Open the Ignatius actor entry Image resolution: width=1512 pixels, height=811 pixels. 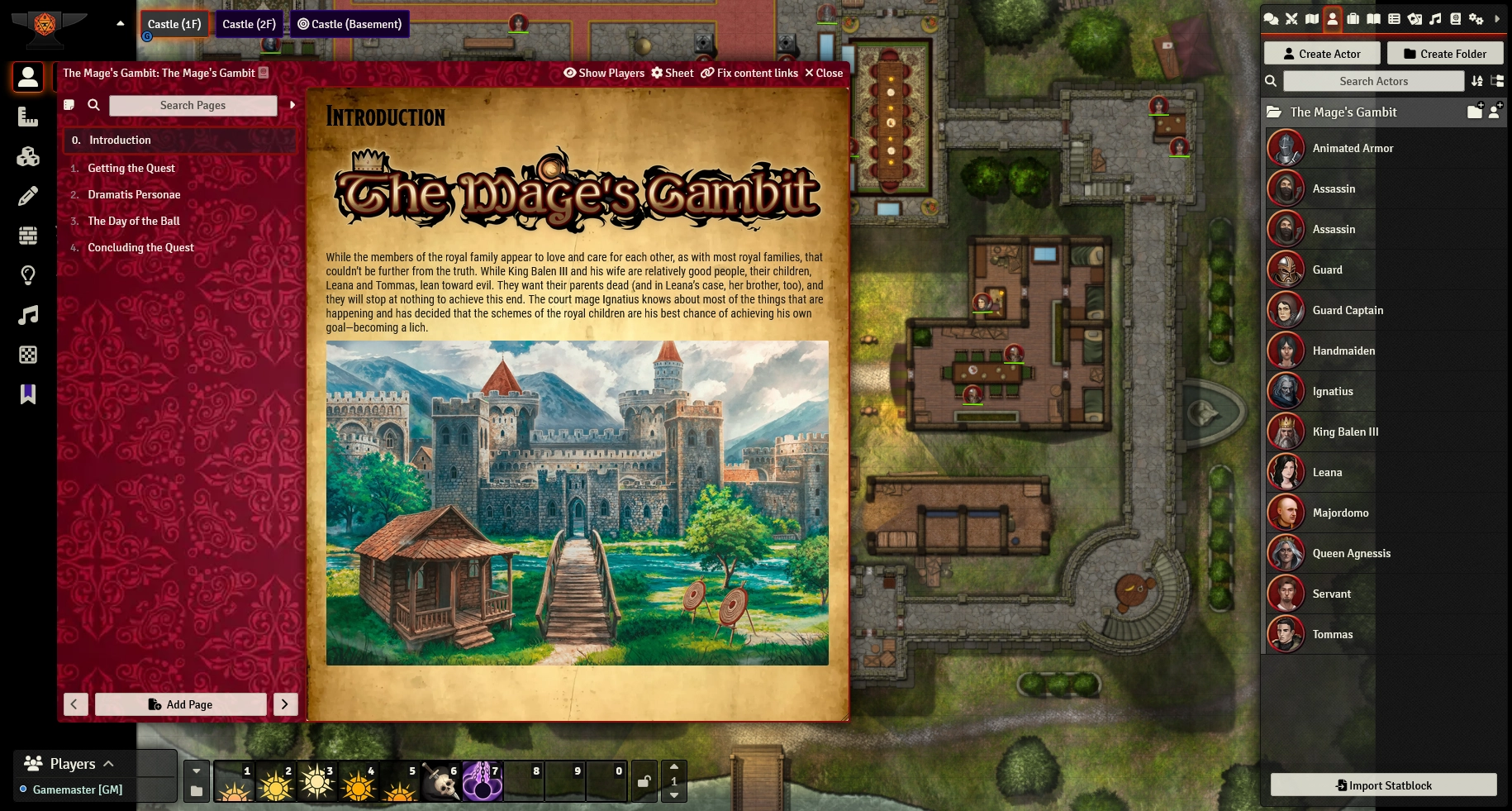pyautogui.click(x=1333, y=391)
